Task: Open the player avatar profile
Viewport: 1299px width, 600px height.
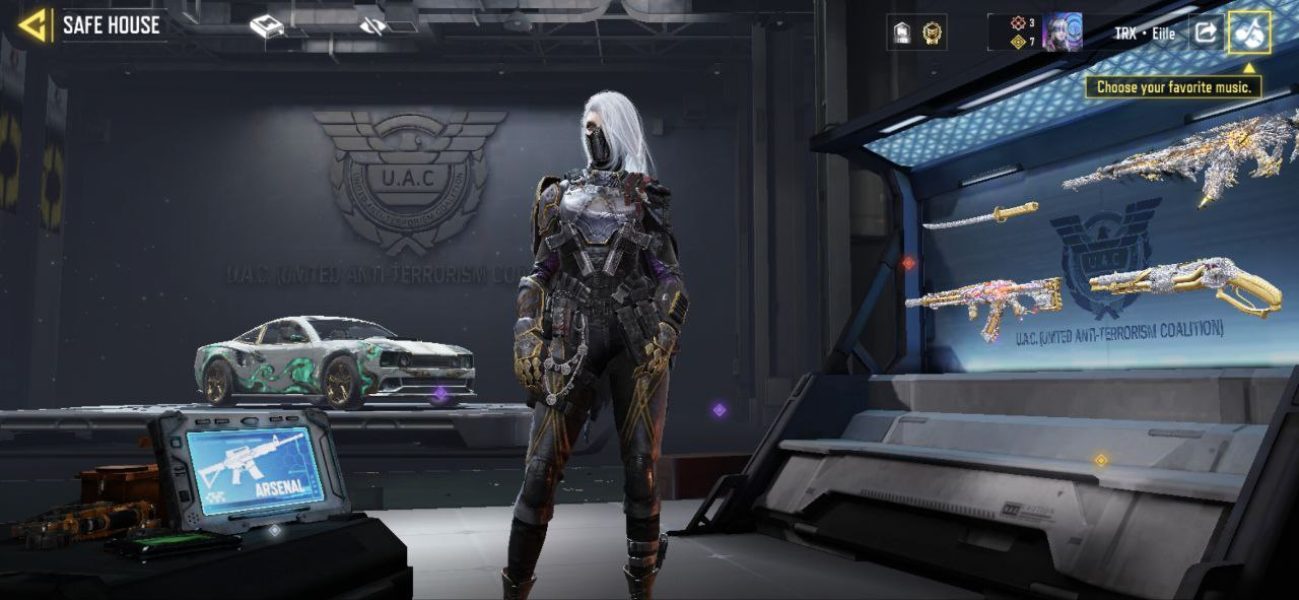Action: tap(1062, 32)
